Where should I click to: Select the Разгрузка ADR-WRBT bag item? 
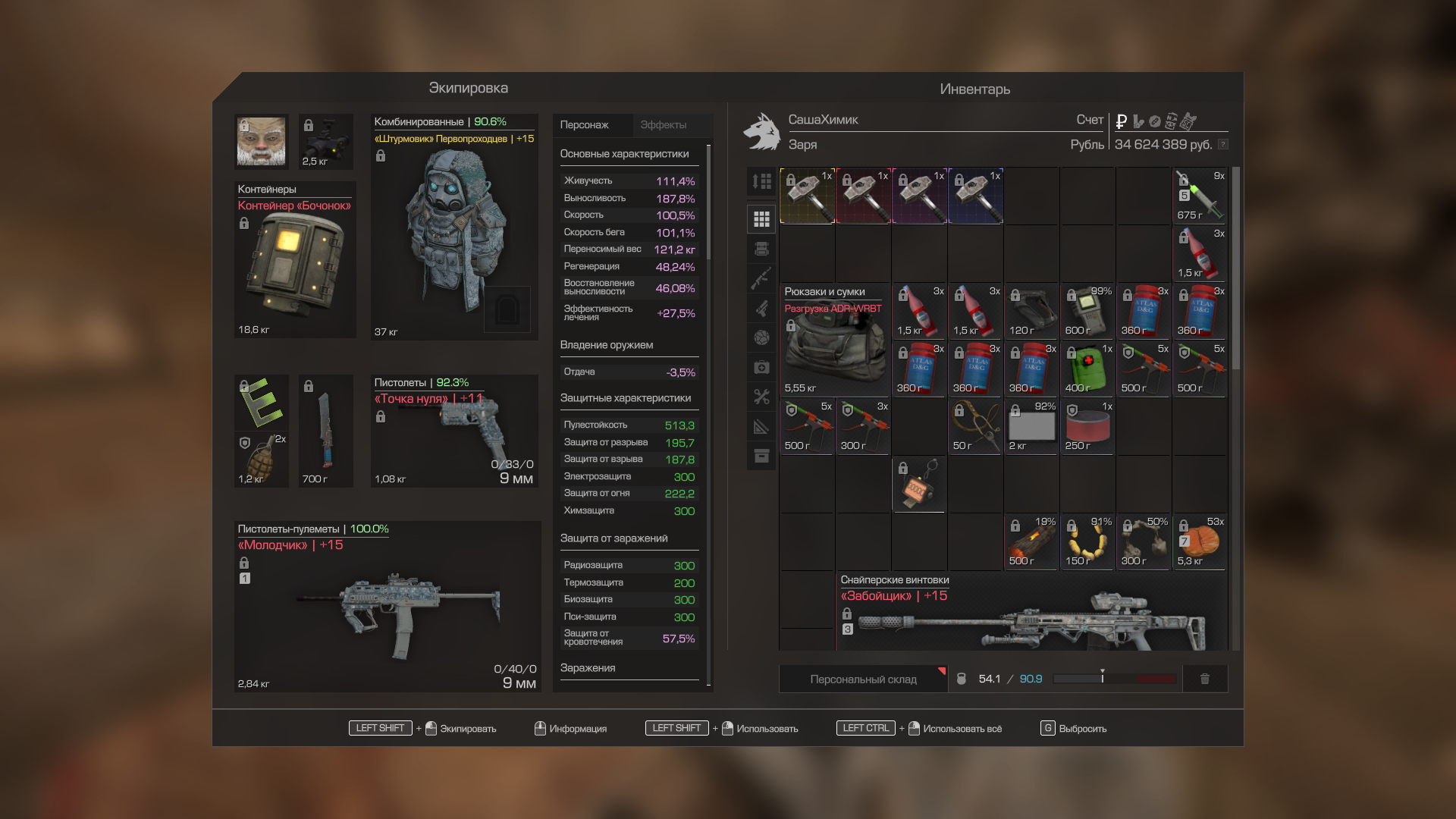coord(834,341)
